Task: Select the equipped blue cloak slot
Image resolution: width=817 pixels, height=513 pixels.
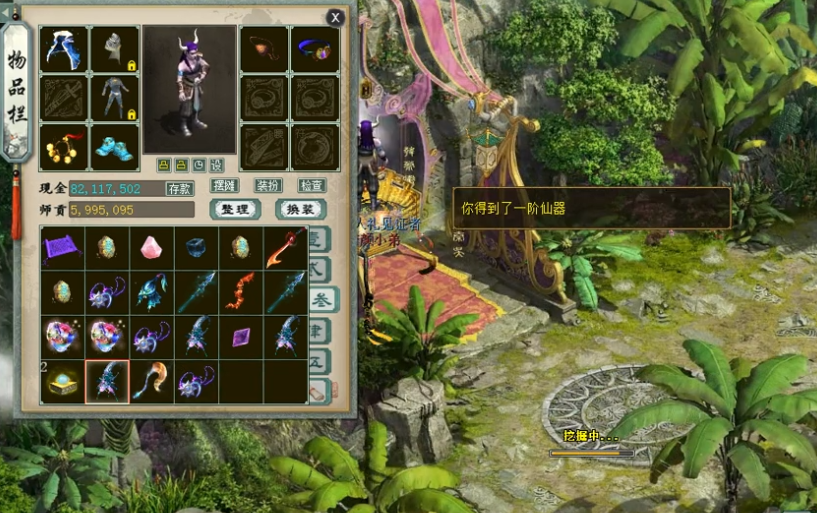Action: click(63, 49)
